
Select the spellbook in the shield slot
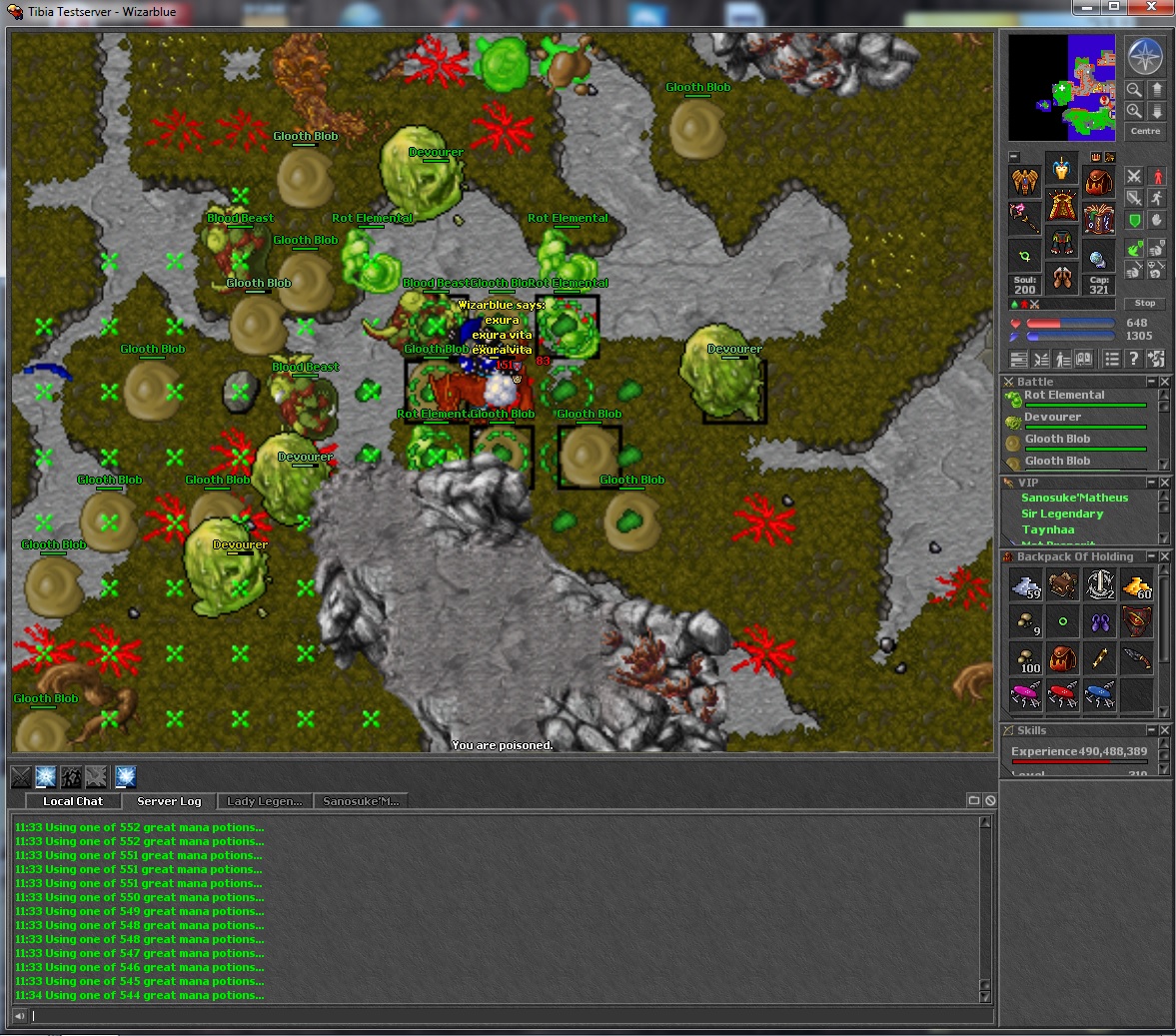(x=1098, y=218)
